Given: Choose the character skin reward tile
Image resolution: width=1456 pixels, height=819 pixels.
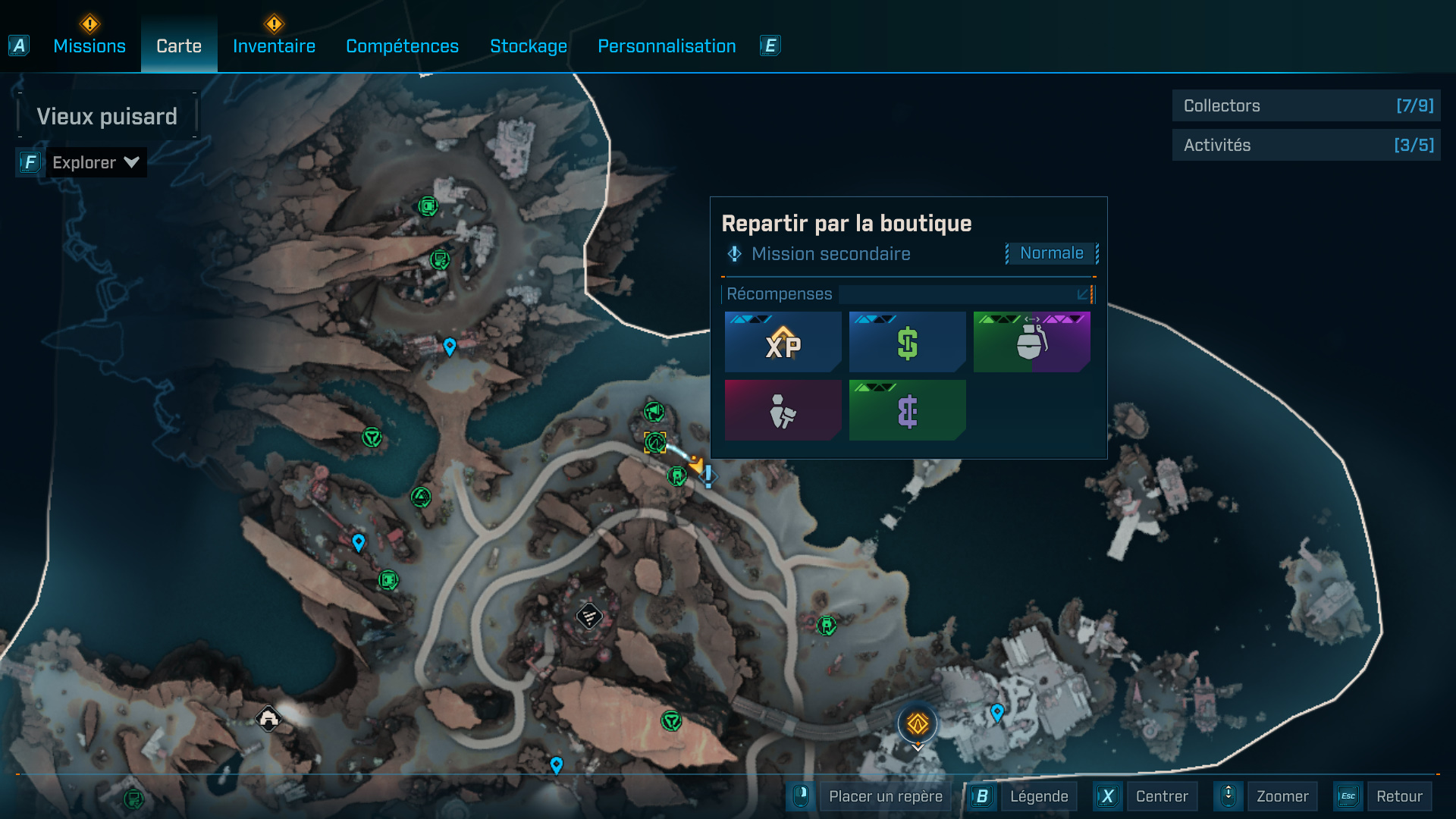Looking at the screenshot, I should point(783,411).
